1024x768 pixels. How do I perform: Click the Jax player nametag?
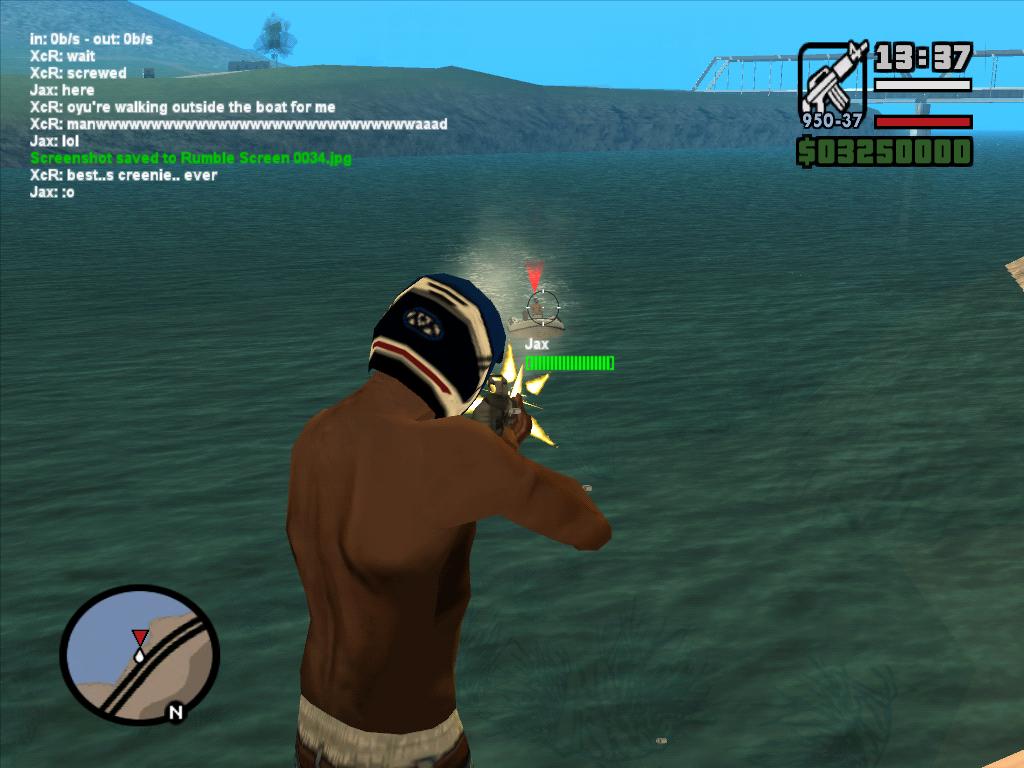coord(537,344)
